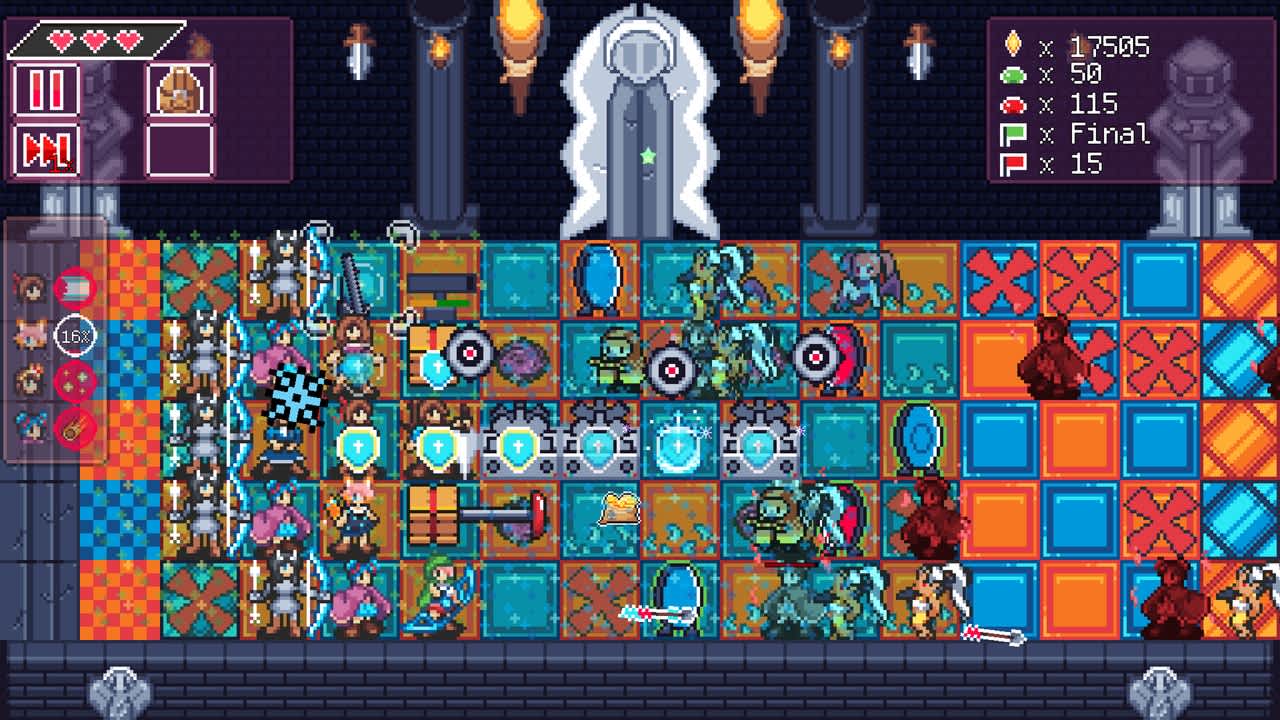Click the 16% charging ability circle
Viewport: 1280px width, 720px height.
click(75, 335)
